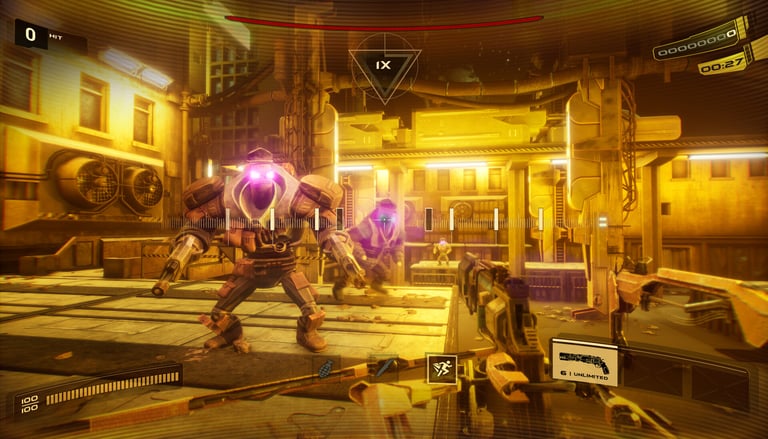Activate the dash ability icon
768x439 pixels.
[x=441, y=367]
